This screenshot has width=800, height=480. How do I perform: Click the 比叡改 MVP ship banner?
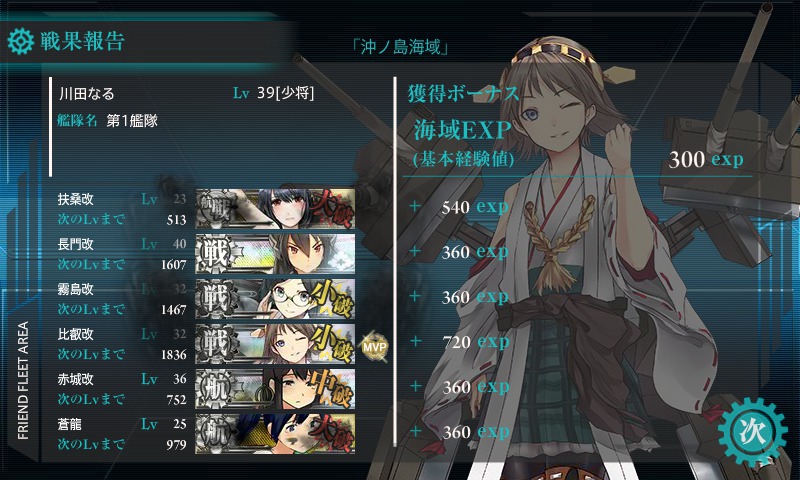tap(276, 342)
